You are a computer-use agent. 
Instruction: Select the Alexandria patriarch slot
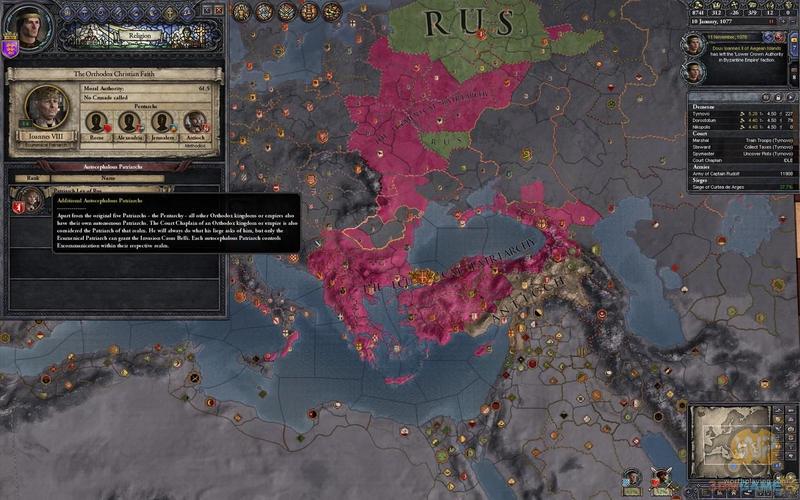[129, 122]
